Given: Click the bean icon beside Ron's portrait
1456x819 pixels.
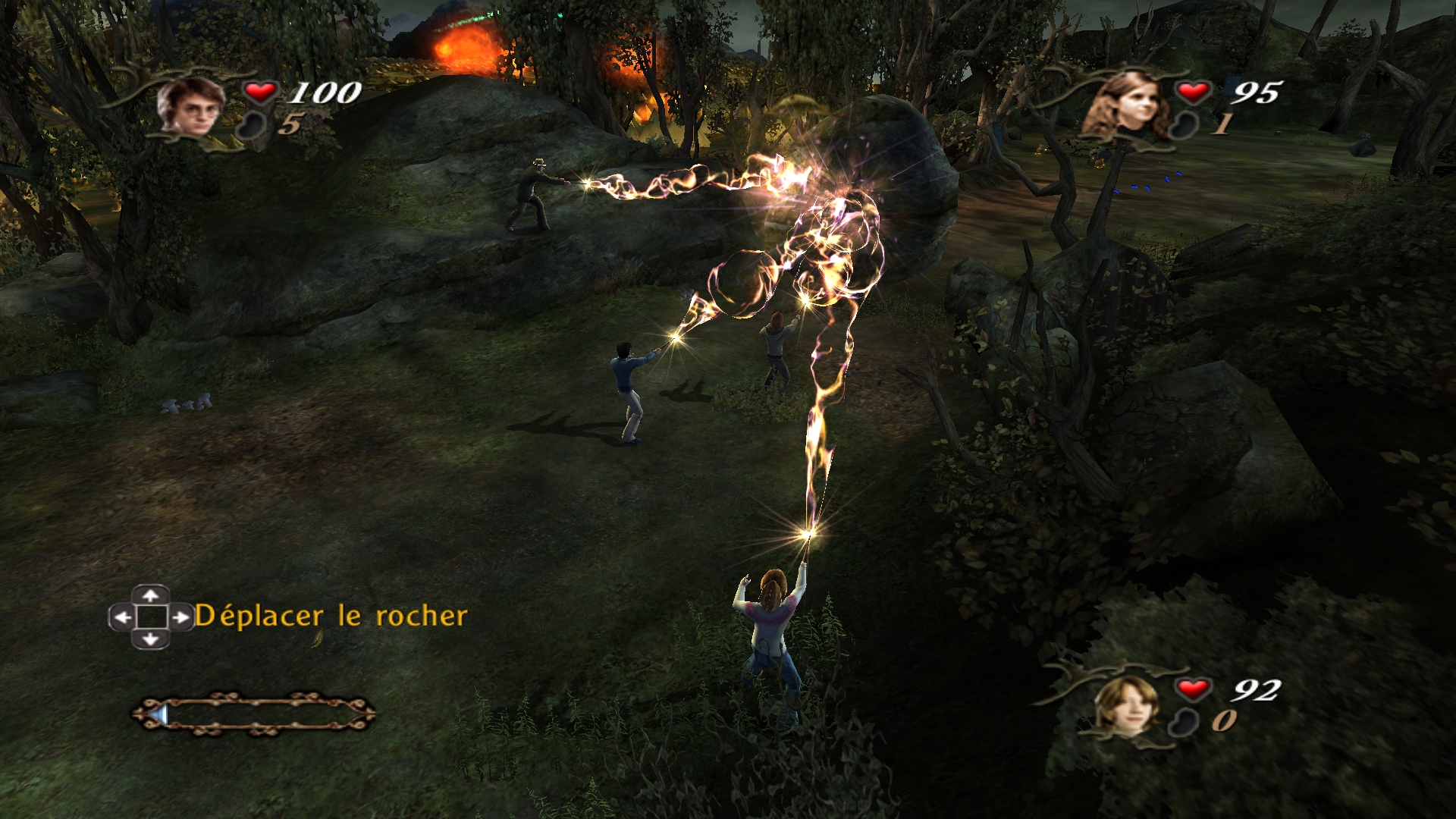Looking at the screenshot, I should click(x=1184, y=722).
